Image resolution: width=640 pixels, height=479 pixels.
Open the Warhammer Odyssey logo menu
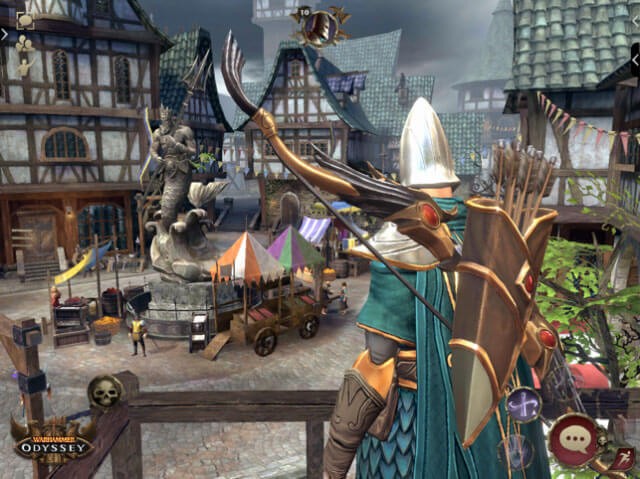pos(52,440)
